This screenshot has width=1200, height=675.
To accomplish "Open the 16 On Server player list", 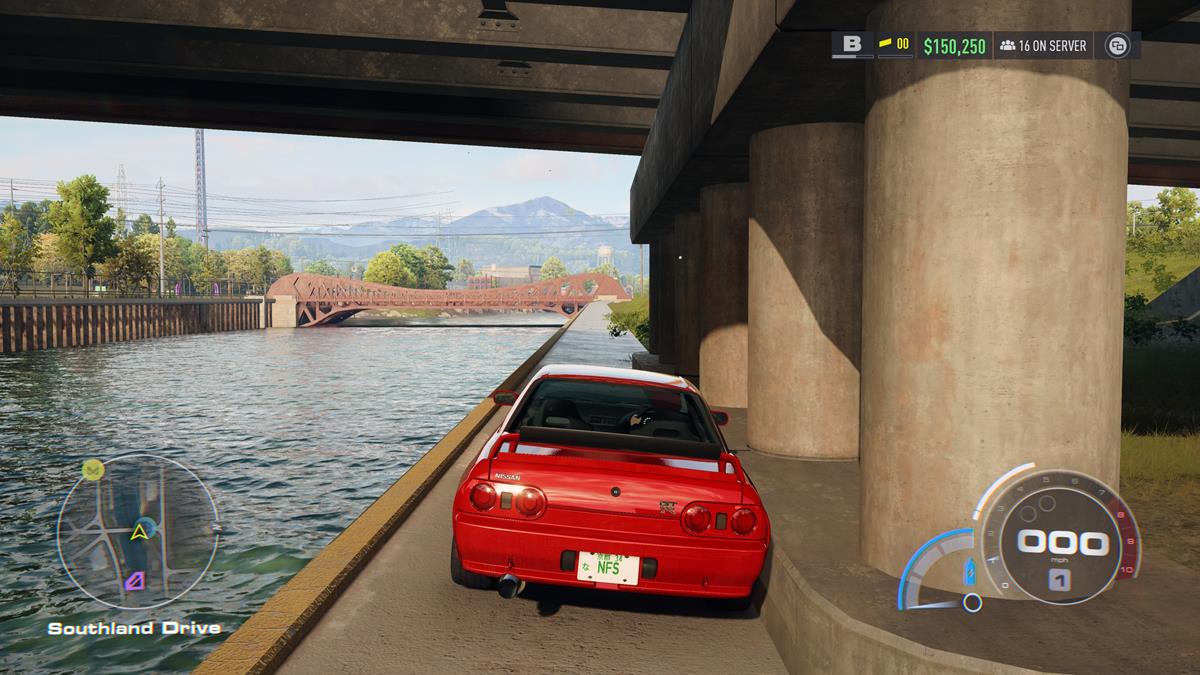I will (1043, 45).
